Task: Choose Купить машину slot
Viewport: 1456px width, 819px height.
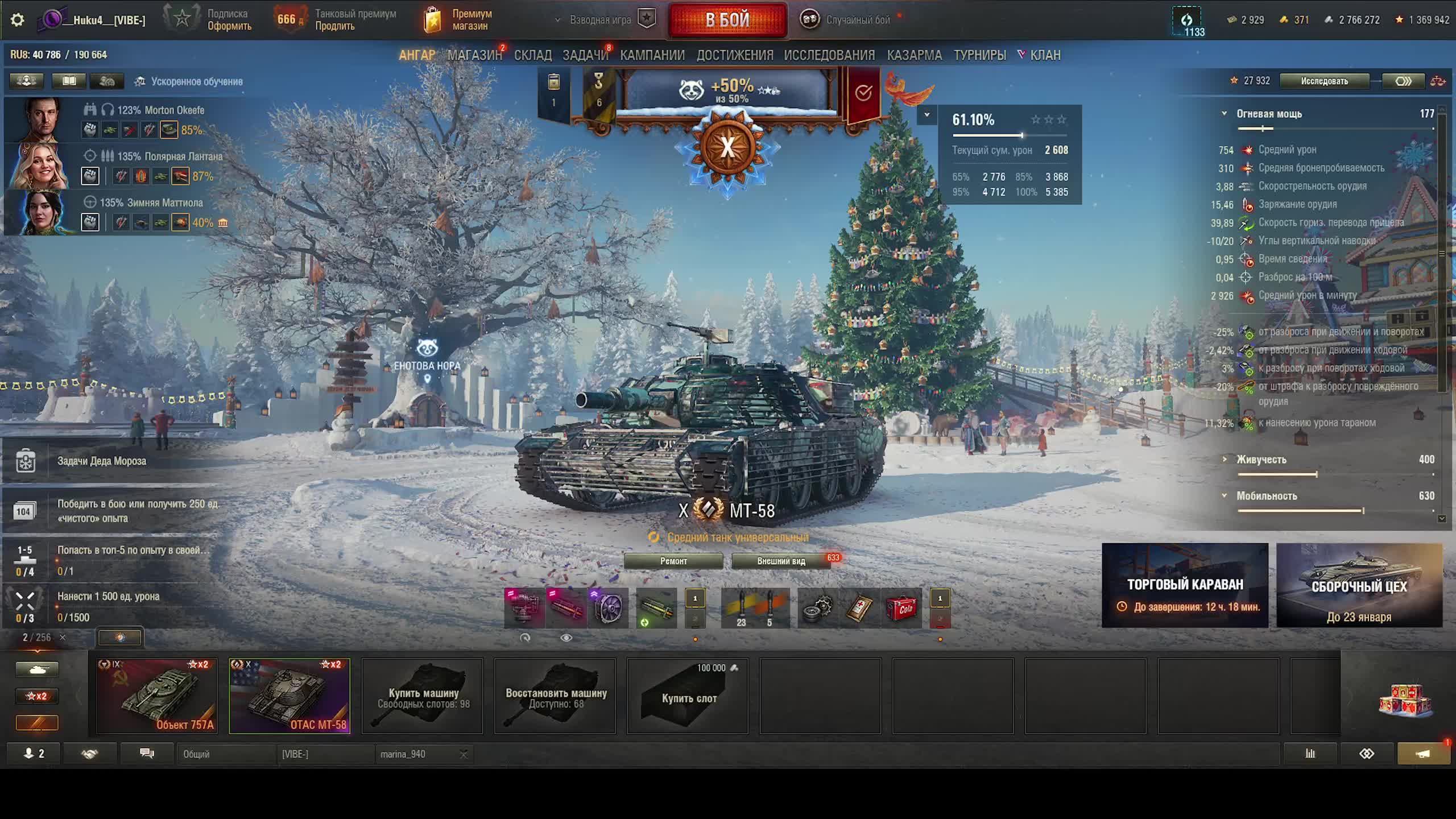Action: click(x=423, y=697)
